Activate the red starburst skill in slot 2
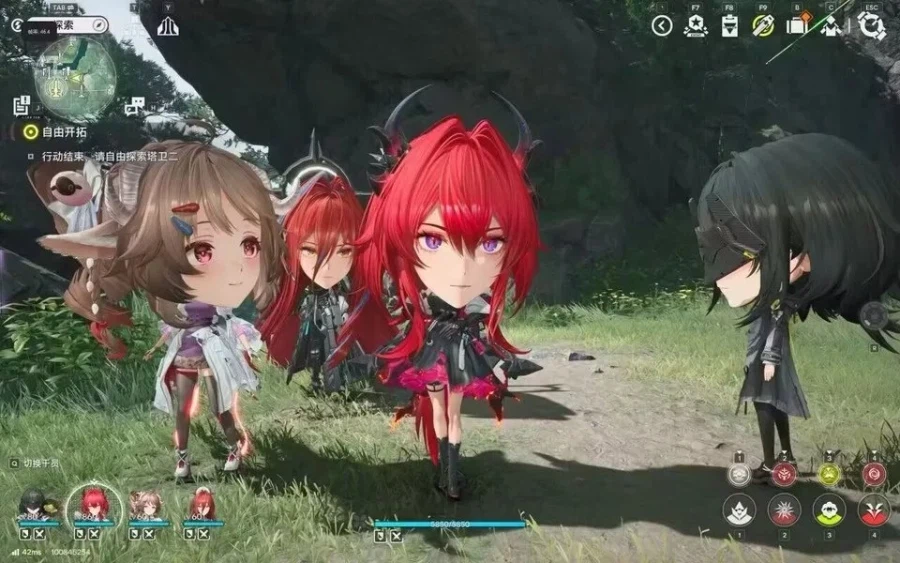Image resolution: width=900 pixels, height=563 pixels. pos(784,510)
